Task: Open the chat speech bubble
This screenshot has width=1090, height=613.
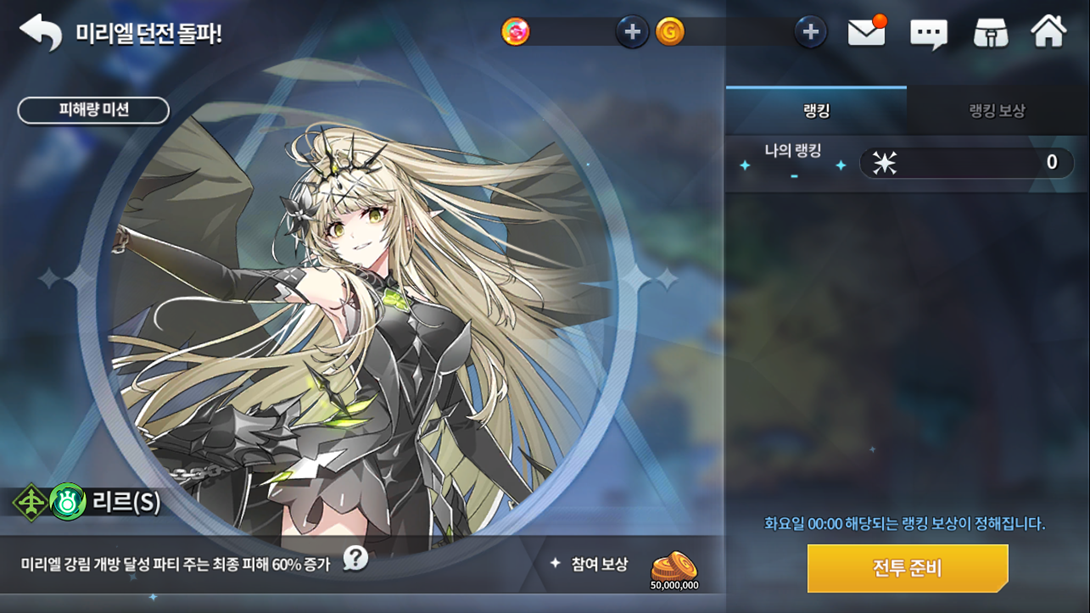Action: [928, 33]
